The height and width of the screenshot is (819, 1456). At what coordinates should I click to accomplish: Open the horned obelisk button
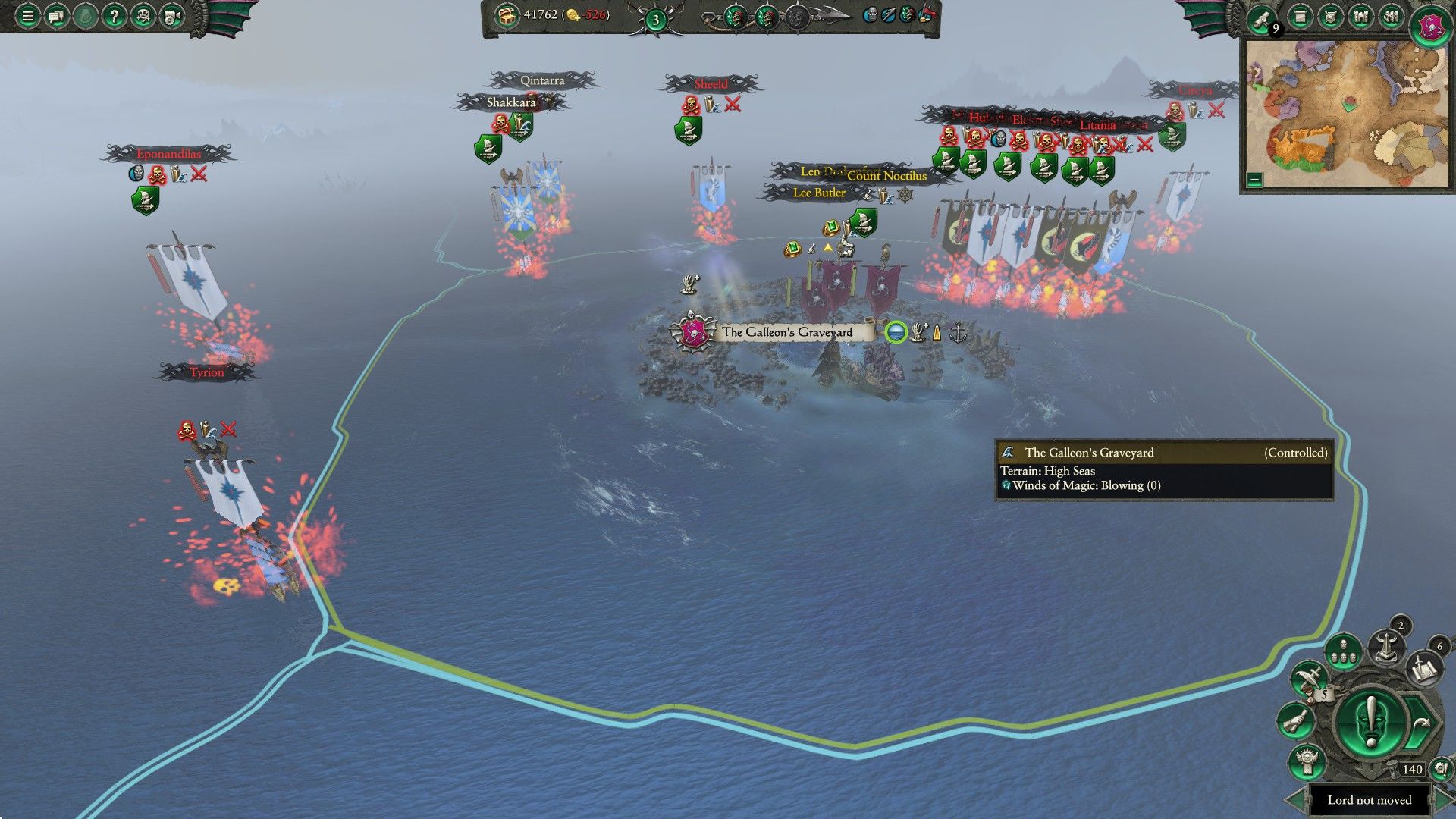(x=1387, y=647)
